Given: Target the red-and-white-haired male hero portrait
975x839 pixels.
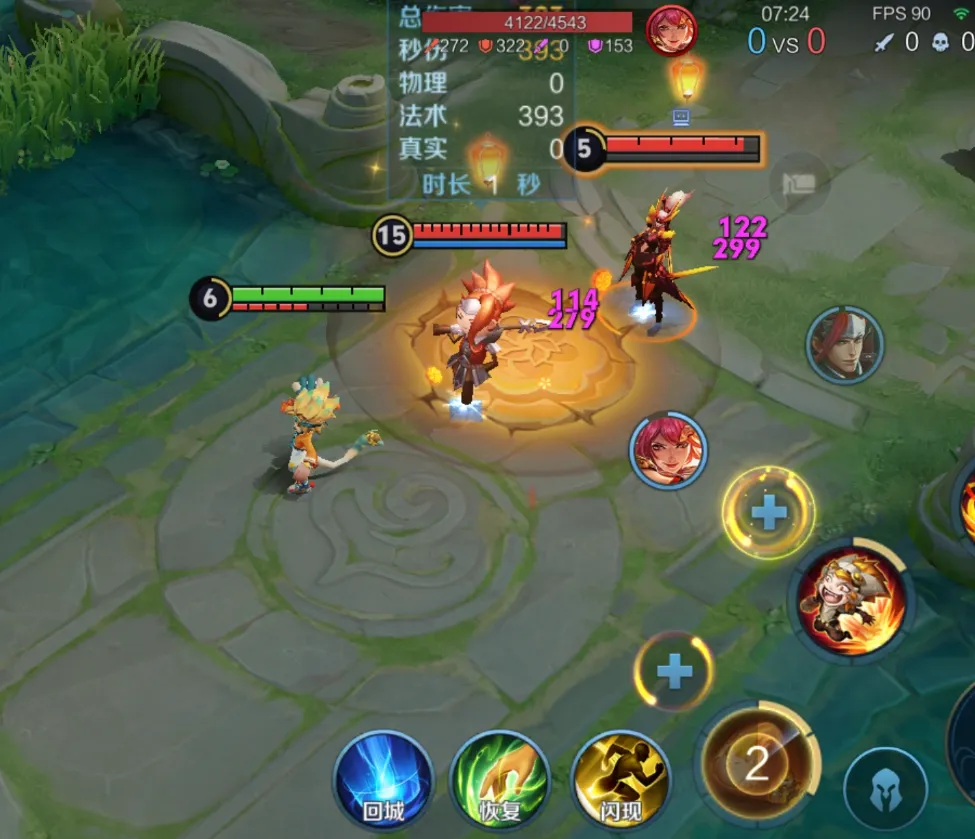Looking at the screenshot, I should [845, 344].
